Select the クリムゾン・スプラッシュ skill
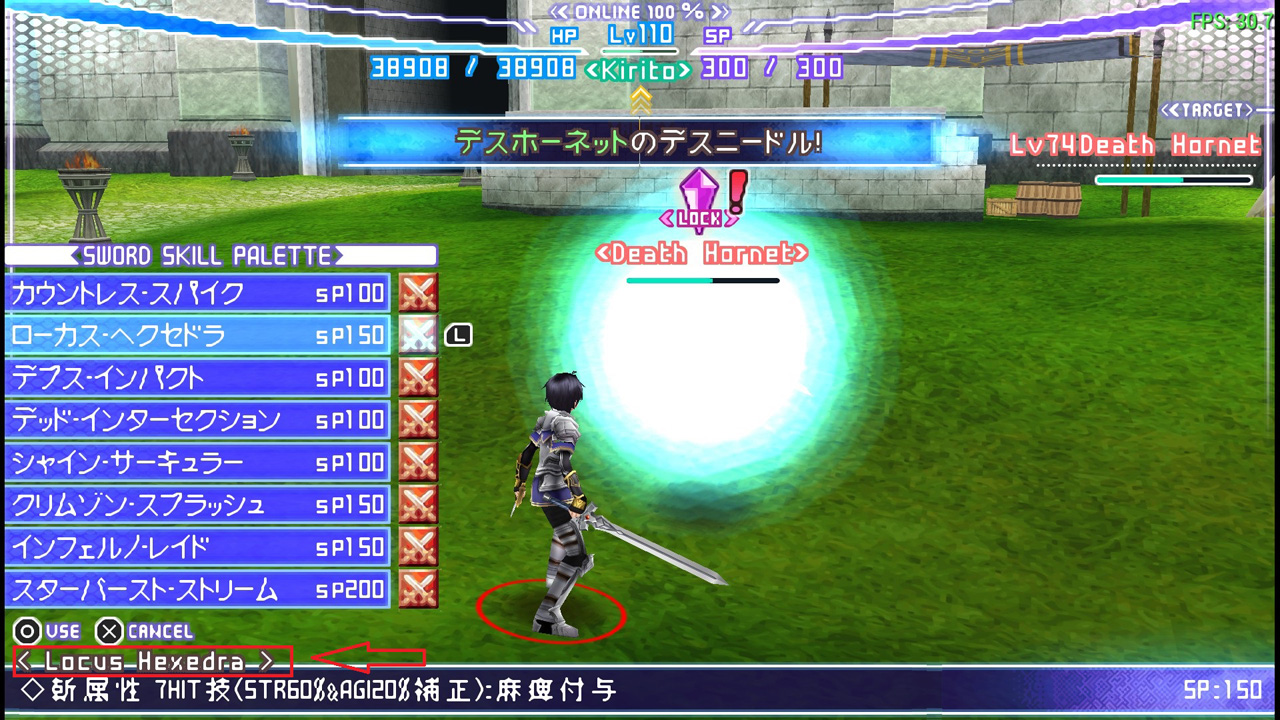Screen dimensions: 1280x720 197,505
